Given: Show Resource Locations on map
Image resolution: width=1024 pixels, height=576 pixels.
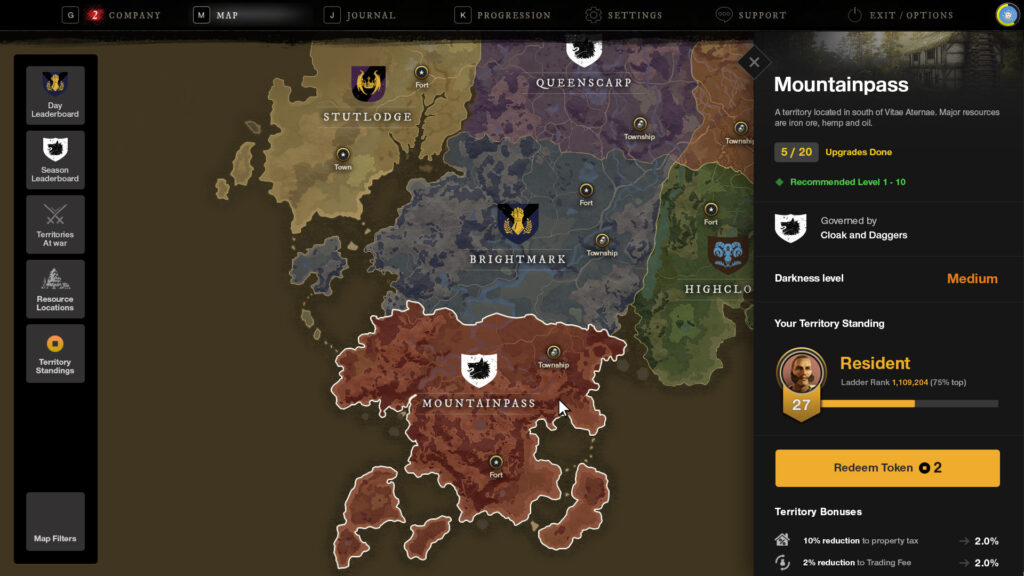Looking at the screenshot, I should [x=55, y=289].
